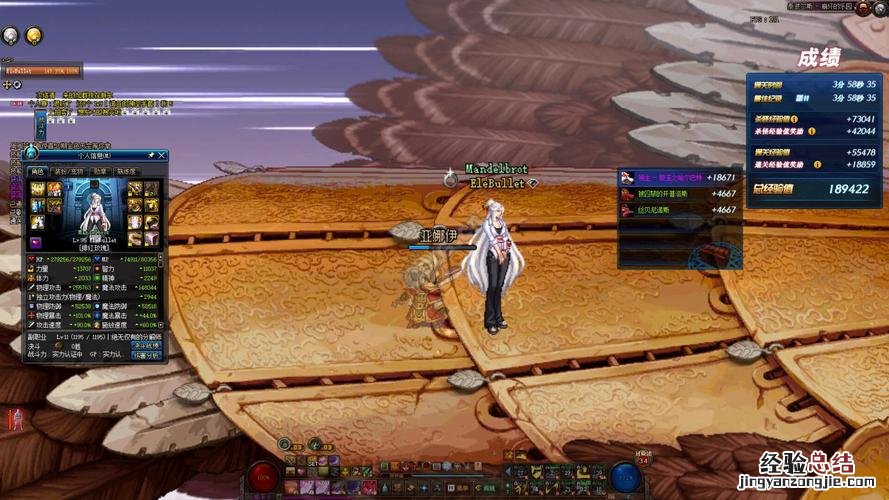
Task: Switch to the 勋章 medal tab
Action: [100, 171]
